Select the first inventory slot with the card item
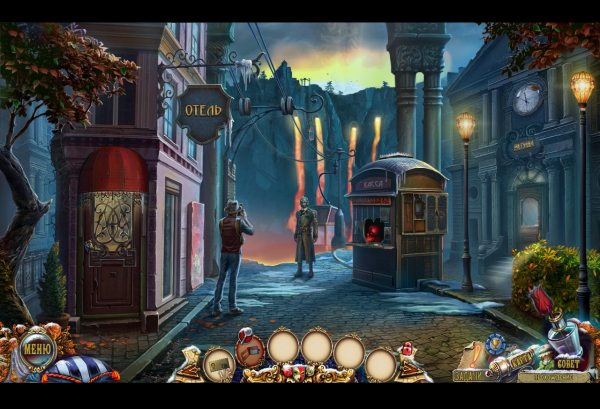The width and height of the screenshot is (600, 409). (x=218, y=363)
